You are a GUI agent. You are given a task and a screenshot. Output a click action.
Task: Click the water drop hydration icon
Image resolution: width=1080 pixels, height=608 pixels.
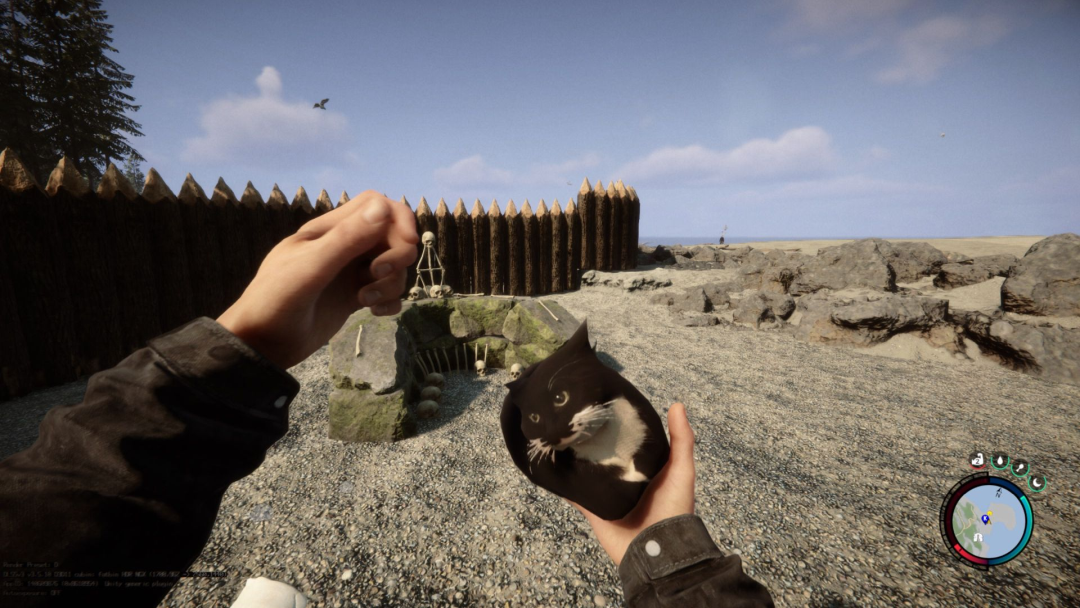pos(999,460)
